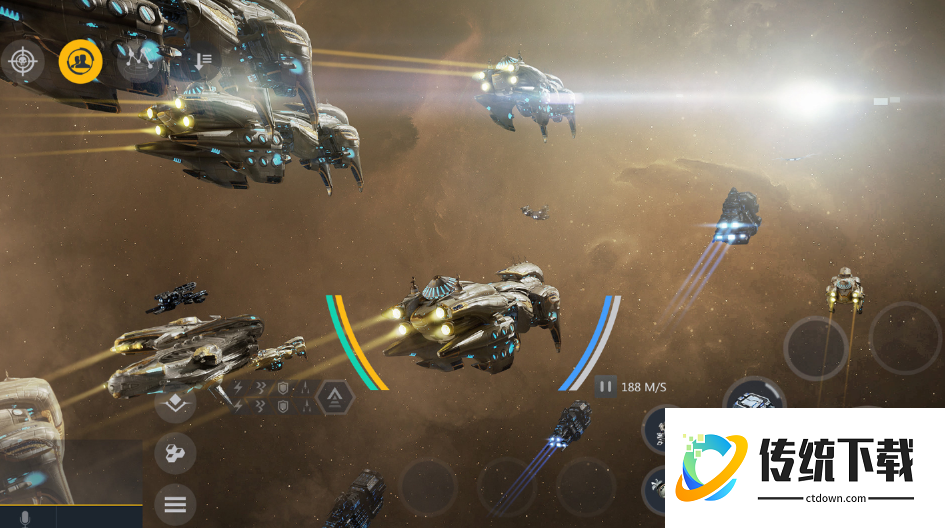Open the star-route navigation icon
Screen dimensions: 945x528
tap(138, 61)
